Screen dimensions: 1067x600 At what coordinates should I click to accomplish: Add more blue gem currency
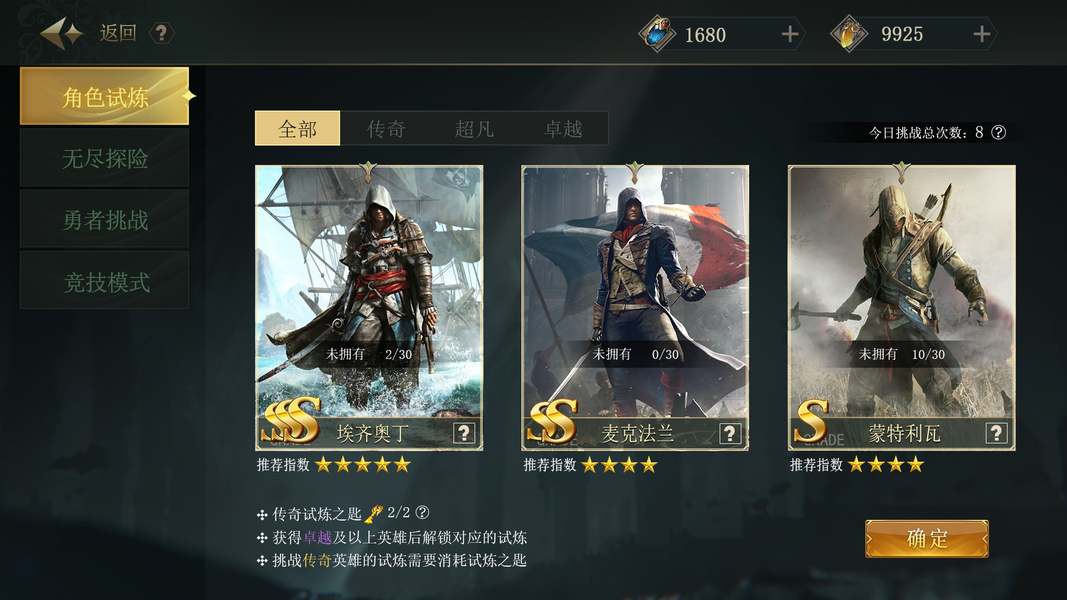(790, 35)
